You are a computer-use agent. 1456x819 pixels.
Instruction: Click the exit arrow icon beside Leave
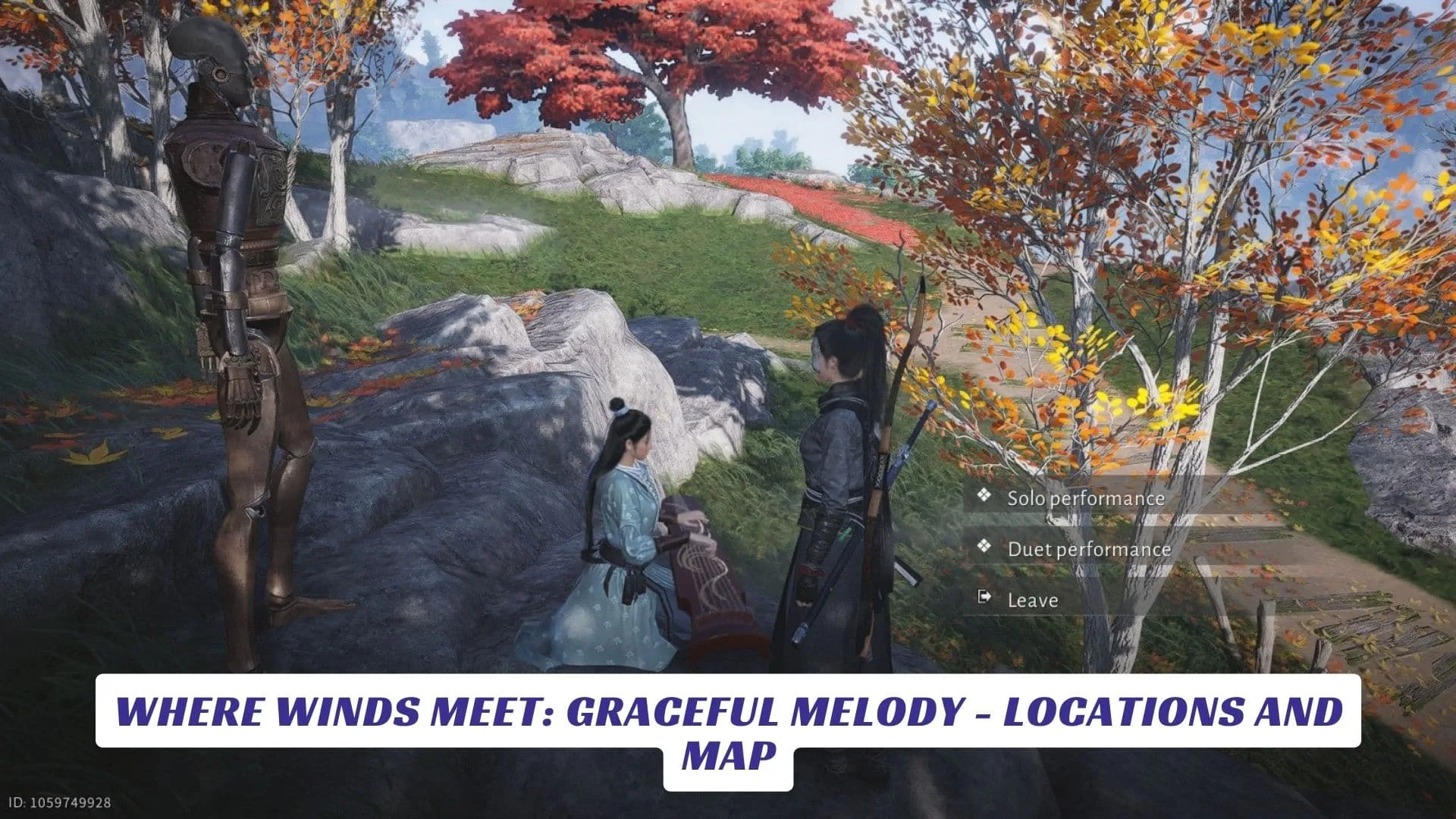986,599
